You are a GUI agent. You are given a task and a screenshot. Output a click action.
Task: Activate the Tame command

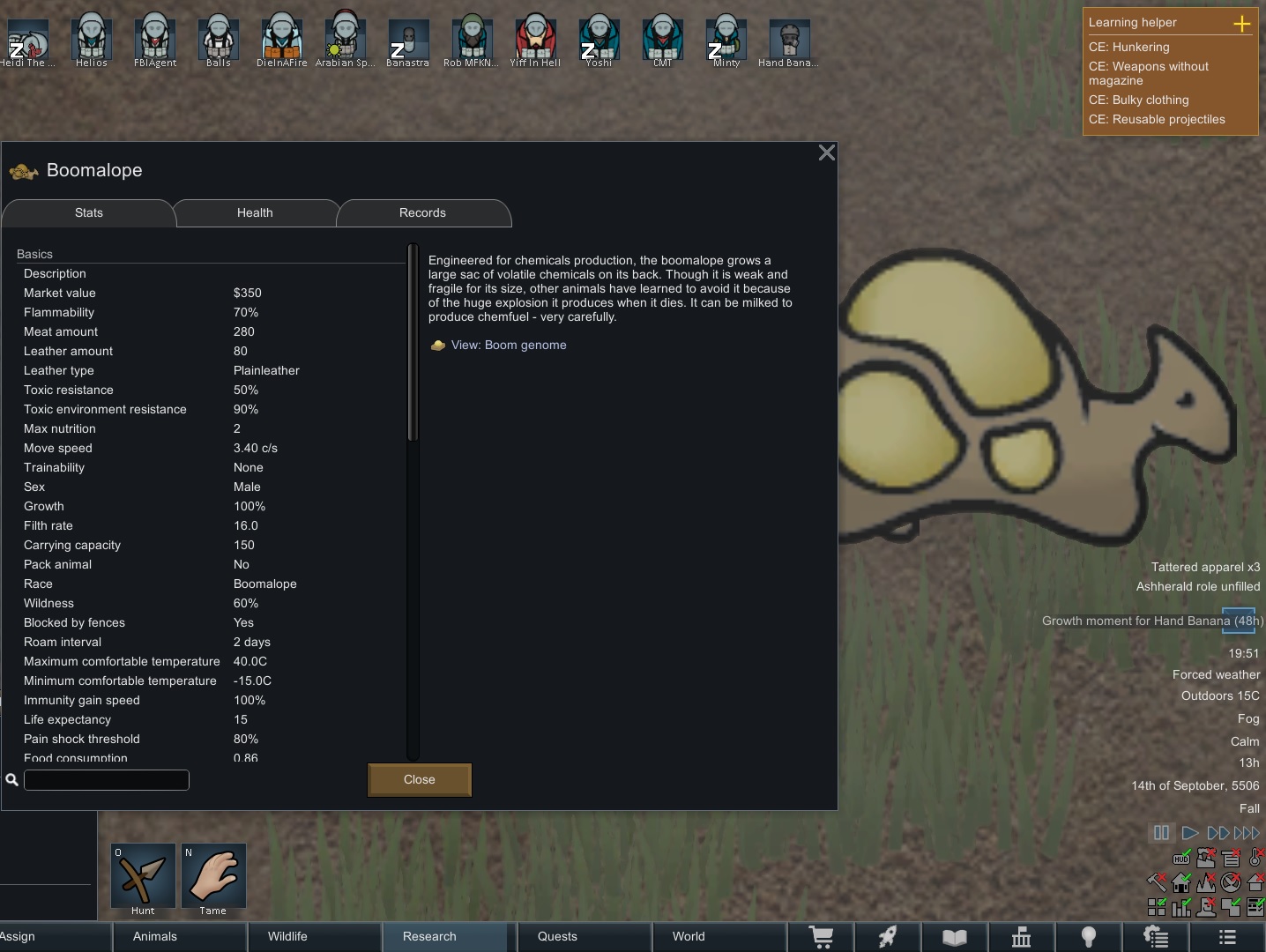coord(213,876)
